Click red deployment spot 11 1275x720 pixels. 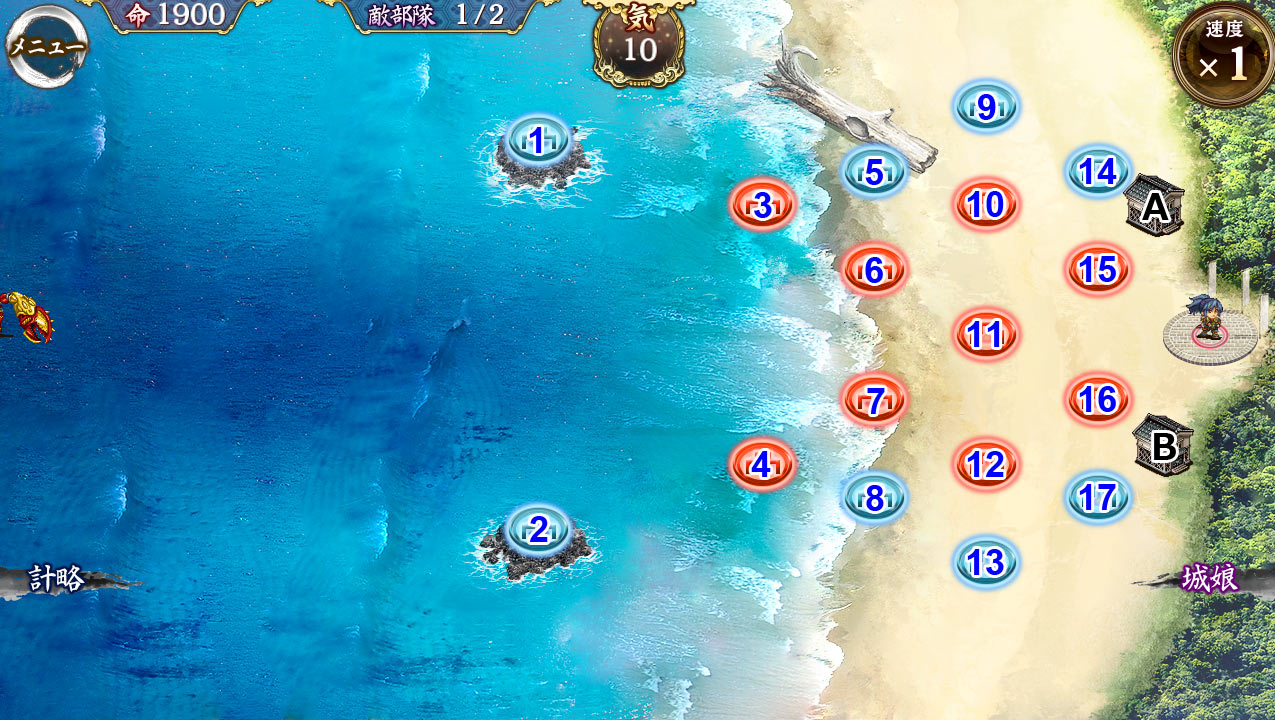(x=986, y=335)
